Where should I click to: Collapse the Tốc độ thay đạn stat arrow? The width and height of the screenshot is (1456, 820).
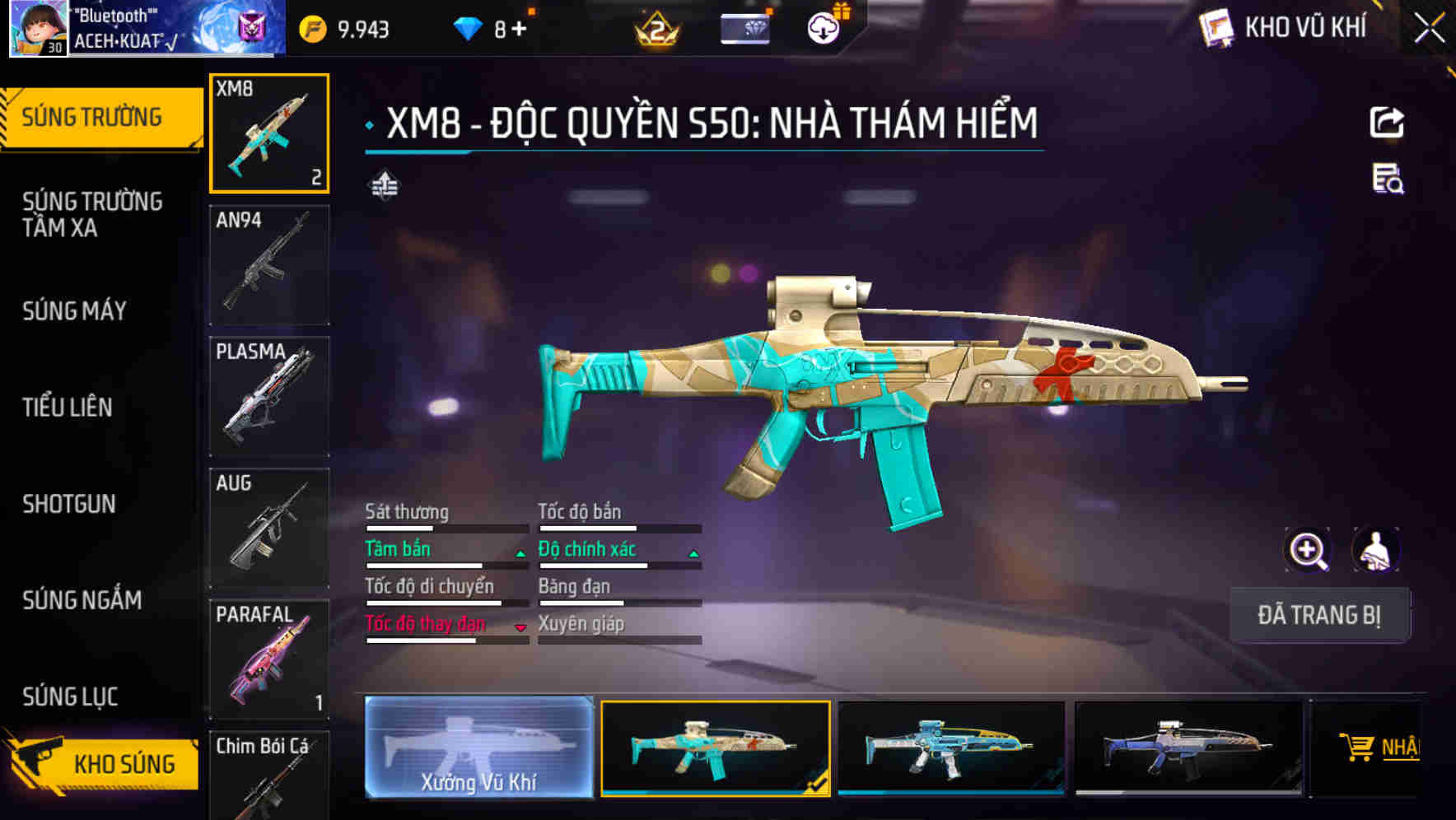click(x=519, y=628)
